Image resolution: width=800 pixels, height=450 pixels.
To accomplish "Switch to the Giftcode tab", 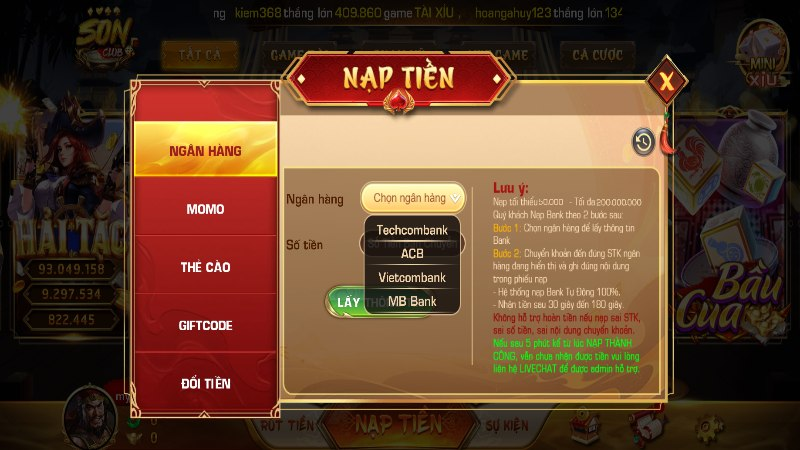I will tap(205, 325).
